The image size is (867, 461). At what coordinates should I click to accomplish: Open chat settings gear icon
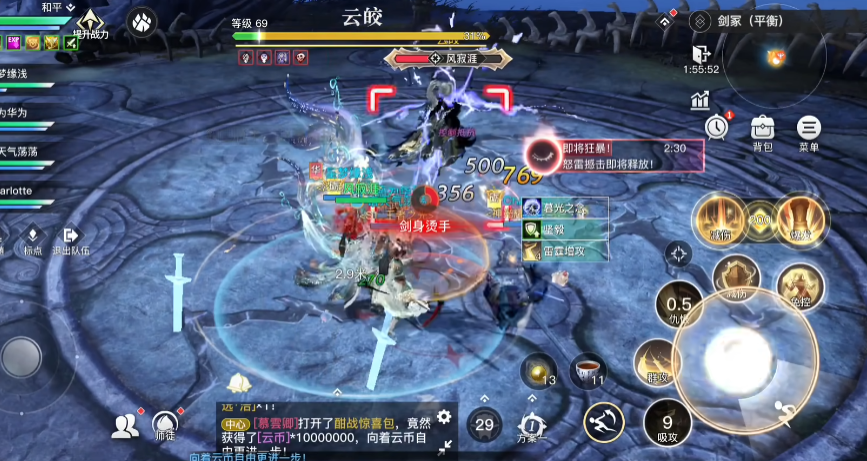point(444,417)
